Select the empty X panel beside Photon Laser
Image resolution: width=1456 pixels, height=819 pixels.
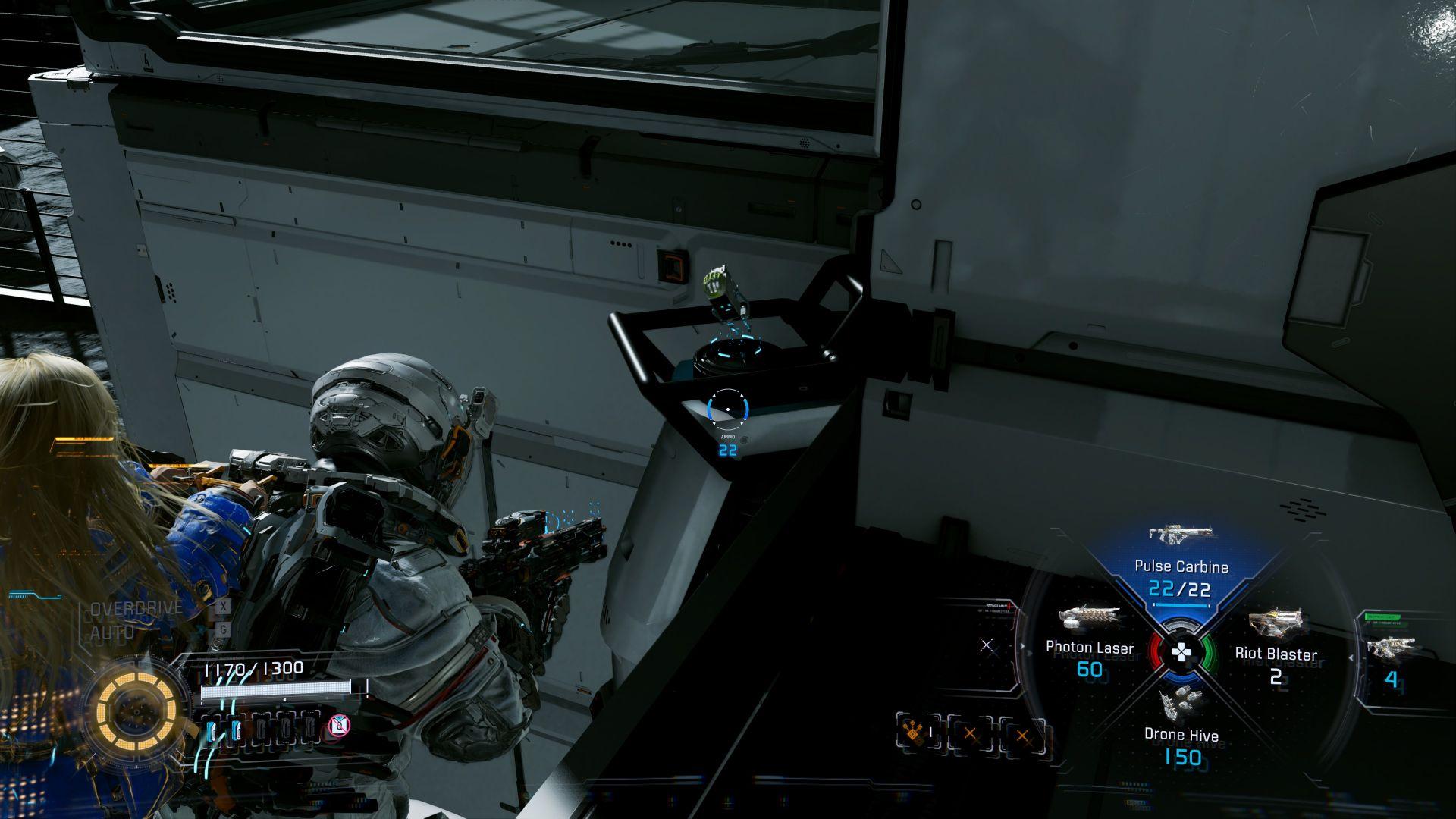pyautogui.click(x=986, y=645)
